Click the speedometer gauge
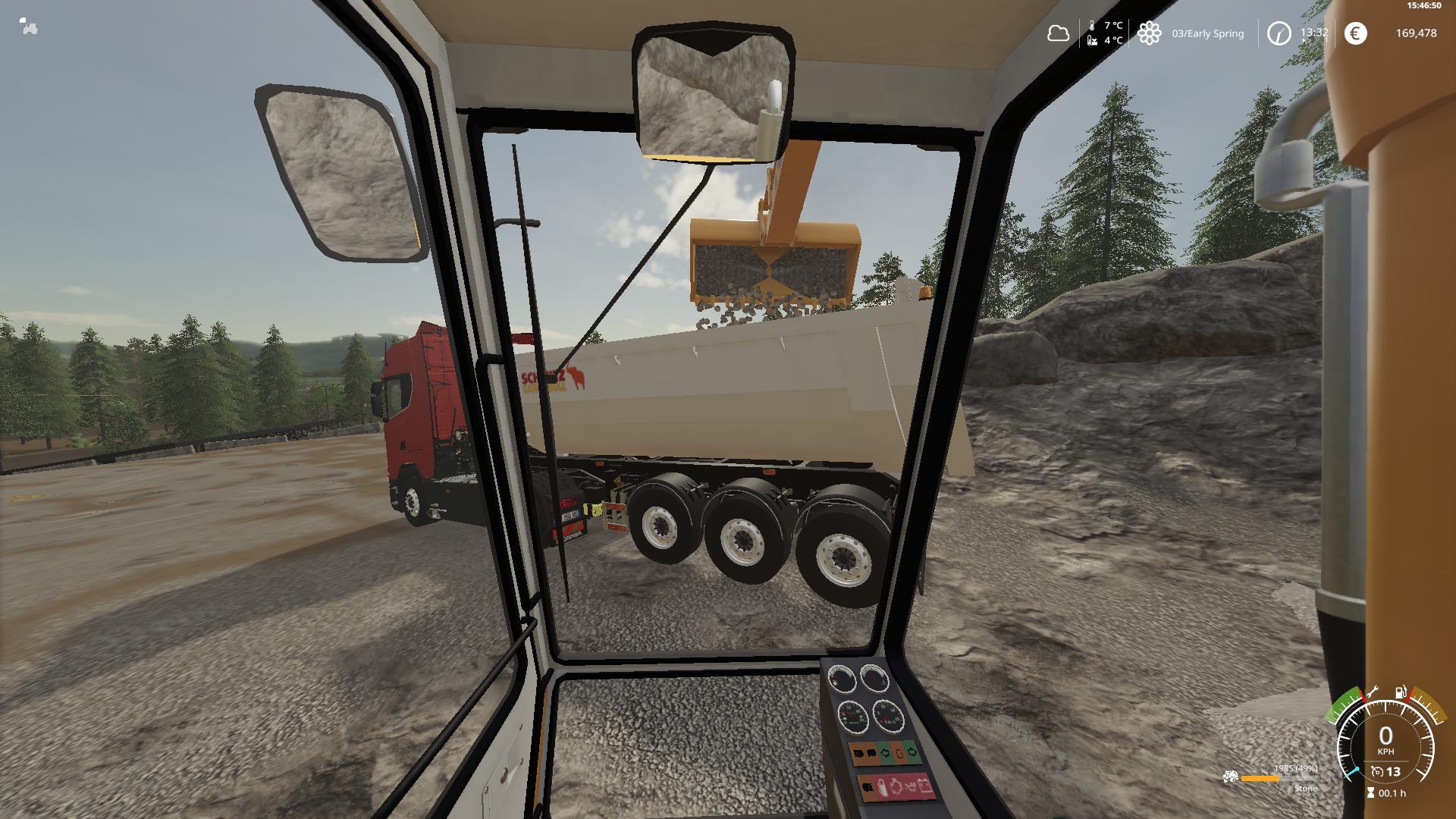1456x819 pixels. 1385,739
